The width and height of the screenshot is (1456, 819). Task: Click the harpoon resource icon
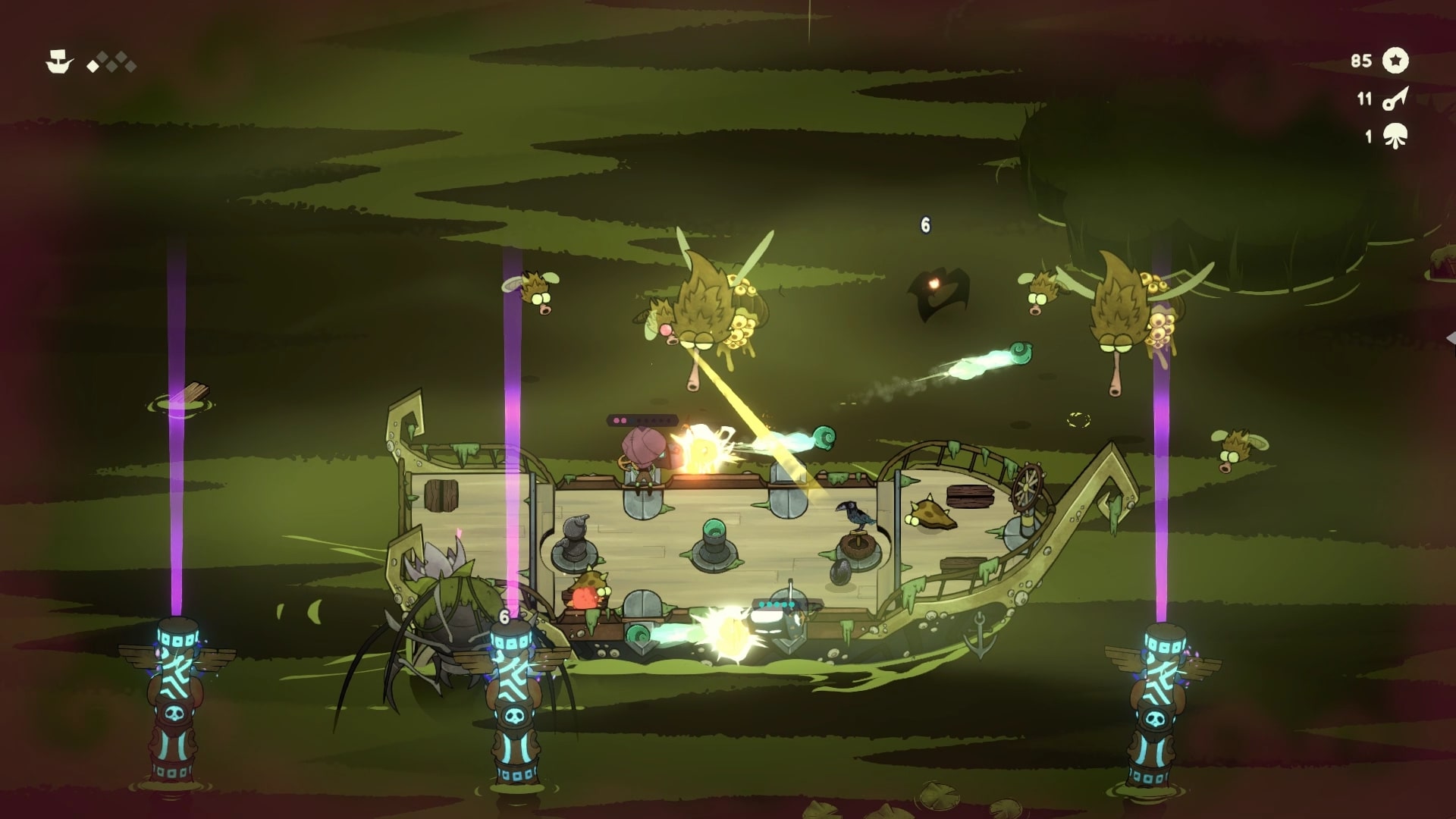pyautogui.click(x=1395, y=99)
